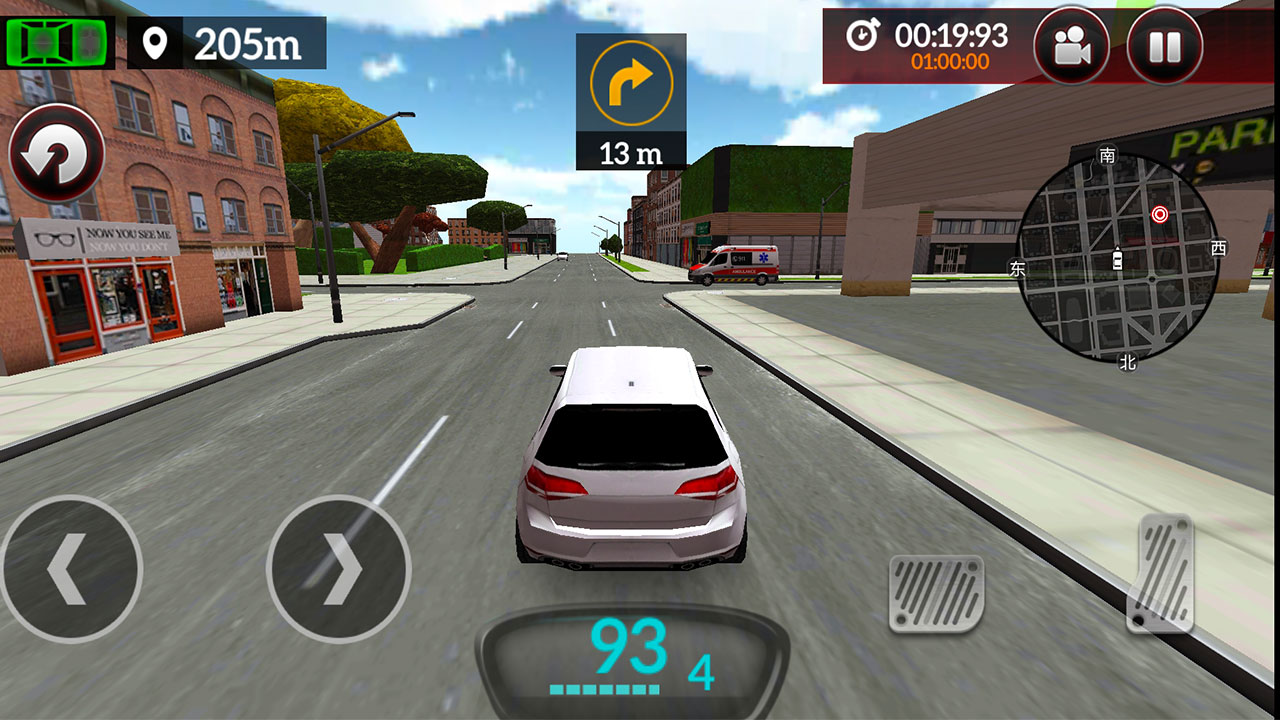
Task: Click the circular reset car button
Action: coord(56,155)
